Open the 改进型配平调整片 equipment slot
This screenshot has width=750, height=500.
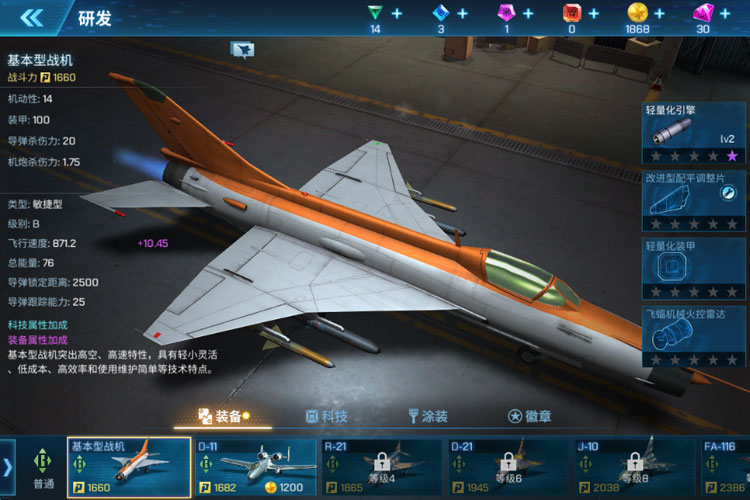point(693,200)
